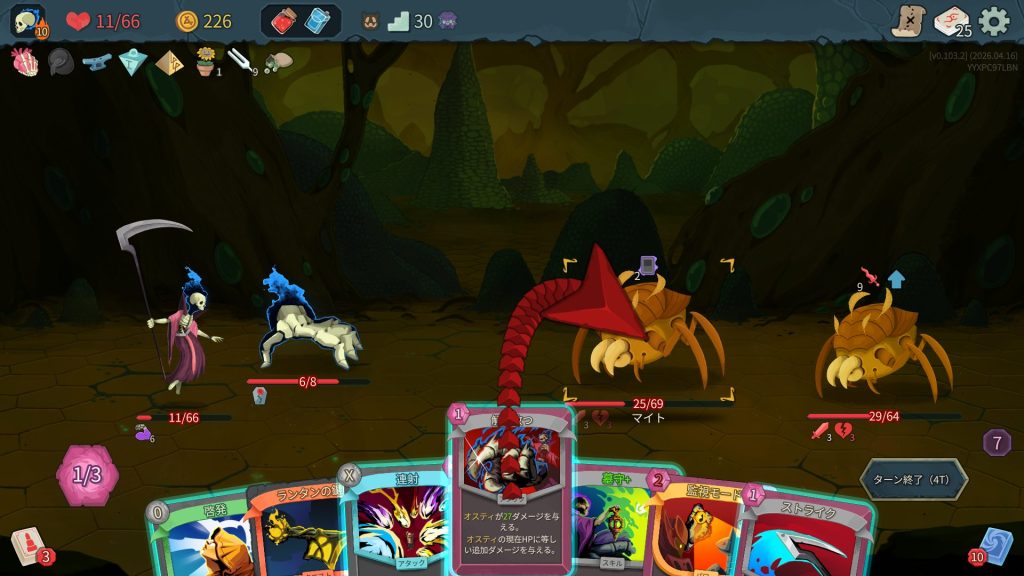Inspect the blue anchor relic
This screenshot has width=1024, height=576.
tap(97, 62)
